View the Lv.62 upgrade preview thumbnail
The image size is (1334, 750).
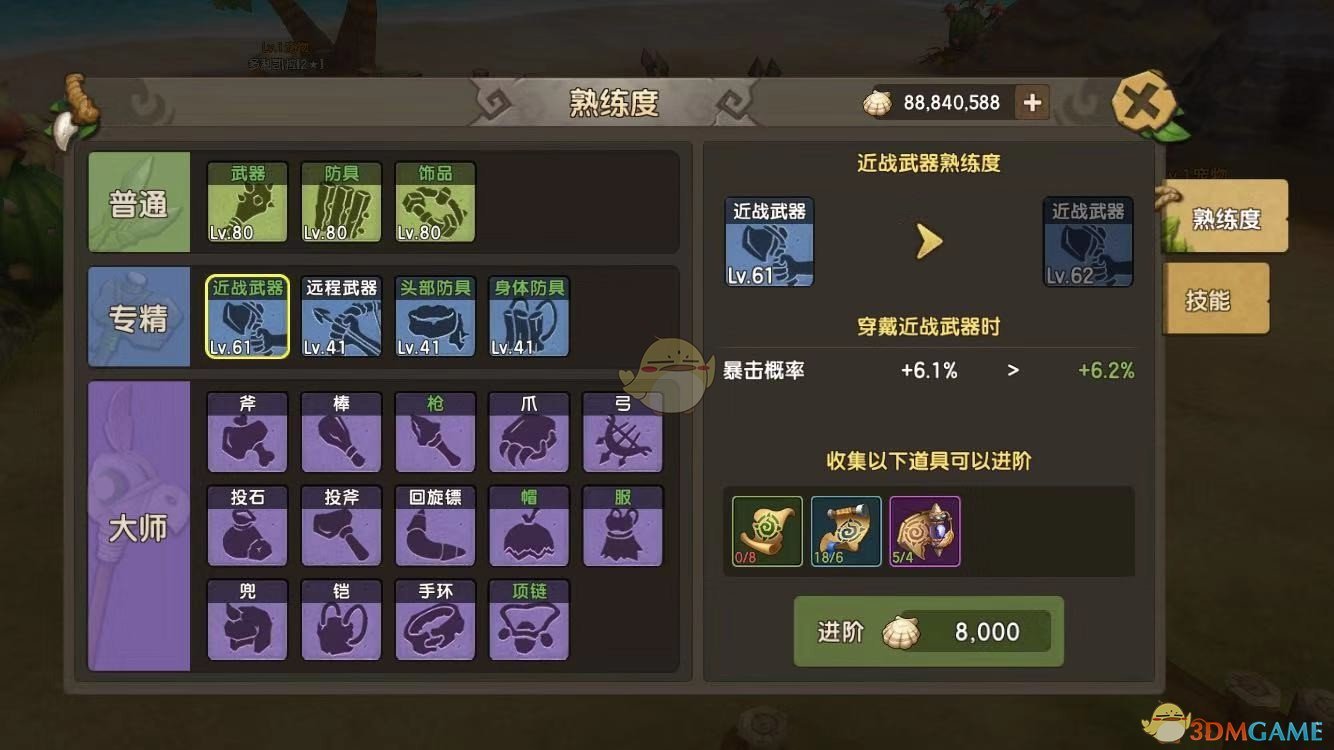click(1087, 240)
